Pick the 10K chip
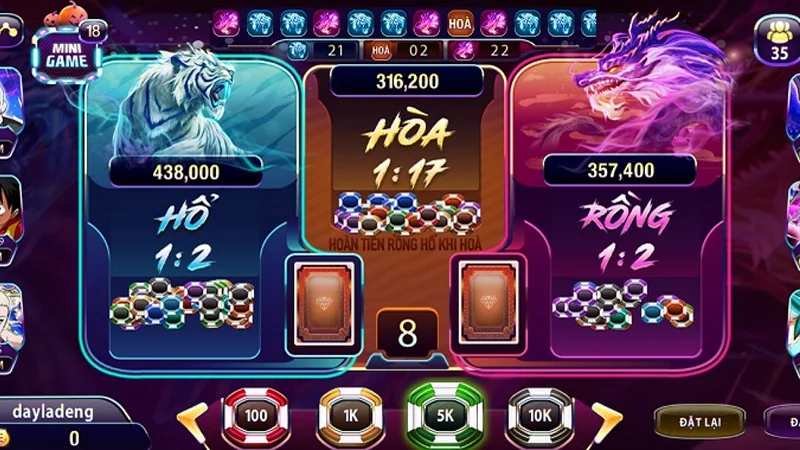 [540, 414]
